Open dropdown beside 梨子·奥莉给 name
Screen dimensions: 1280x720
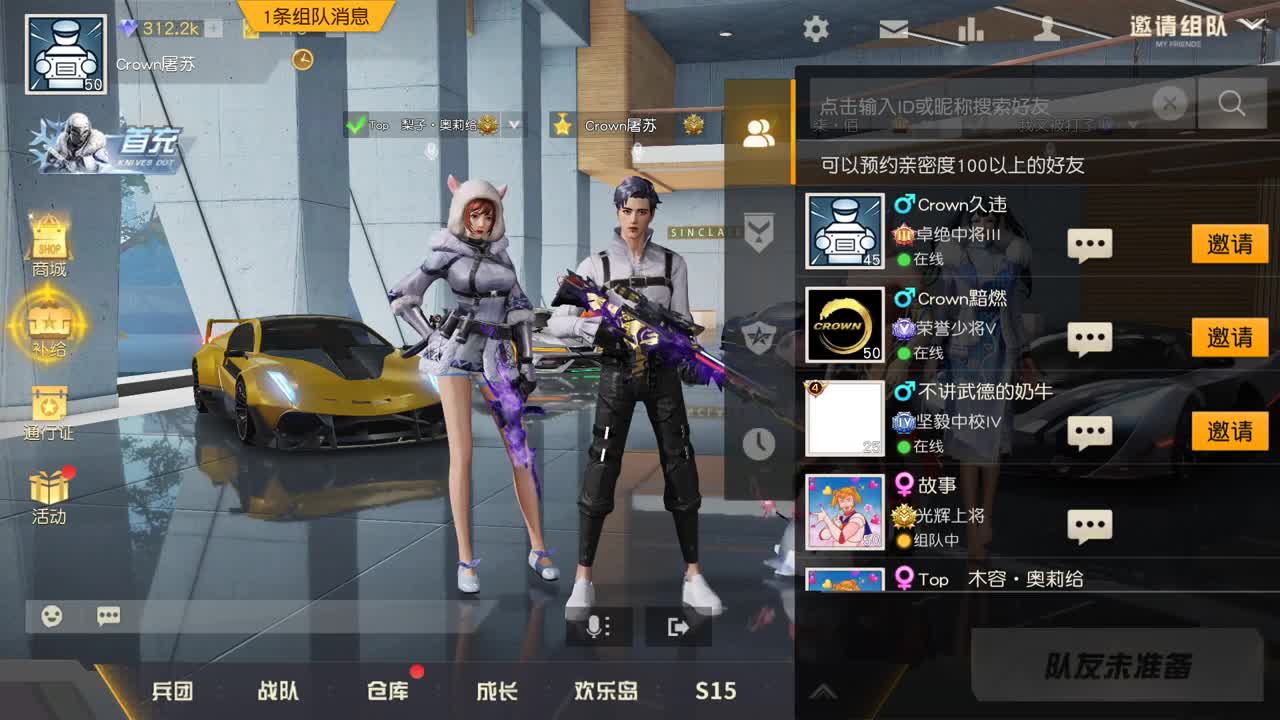[x=513, y=126]
